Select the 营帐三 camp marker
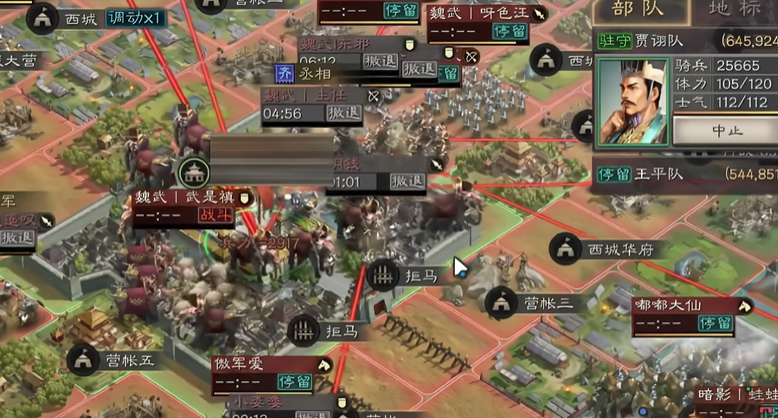The height and width of the screenshot is (418, 778). pos(502,302)
